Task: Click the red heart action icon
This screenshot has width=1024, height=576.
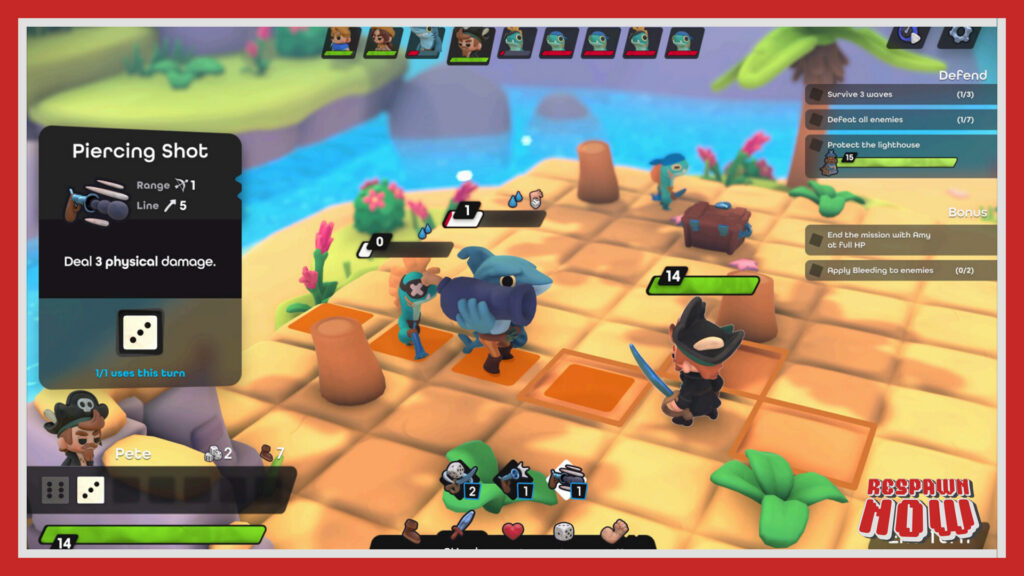Action: coord(513,530)
